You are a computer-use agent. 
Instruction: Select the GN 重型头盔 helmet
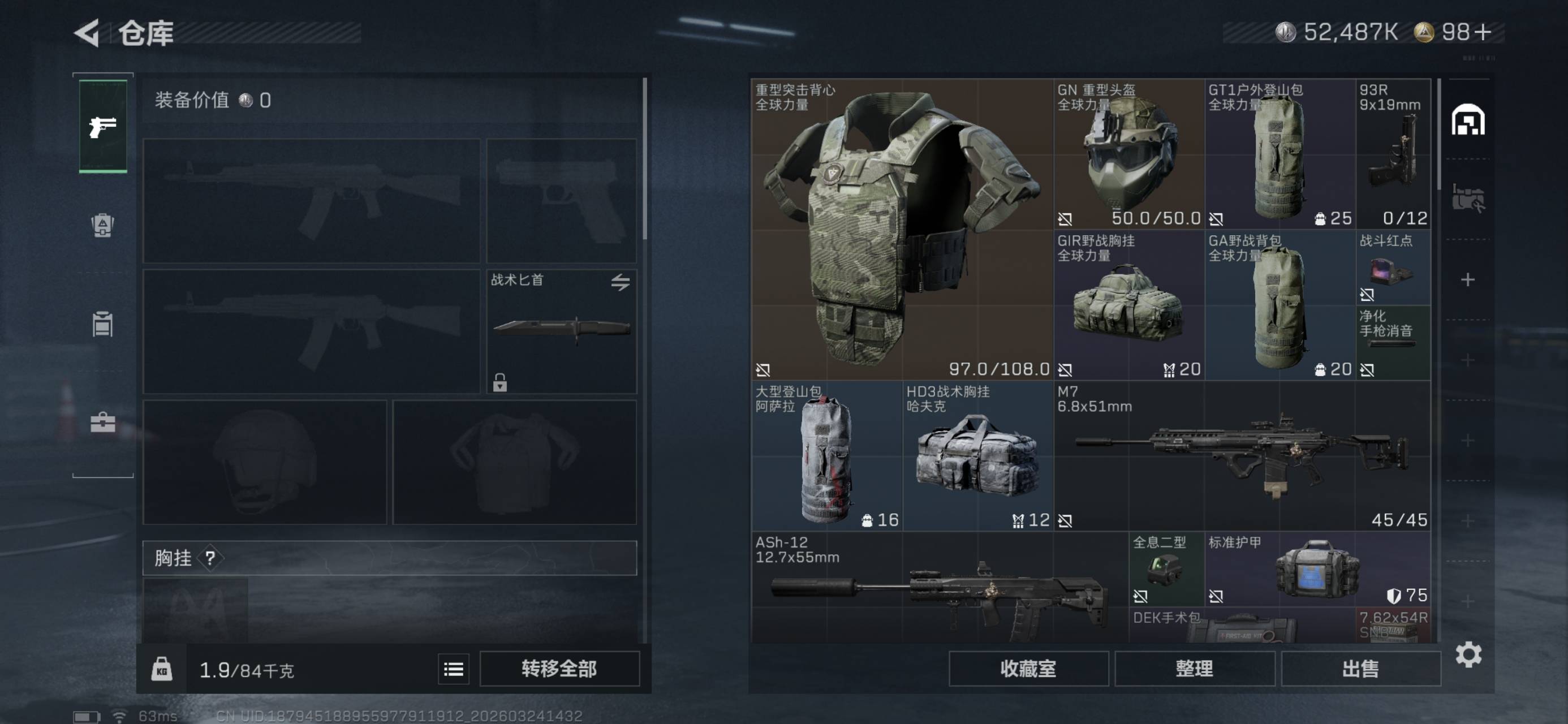pos(1128,154)
